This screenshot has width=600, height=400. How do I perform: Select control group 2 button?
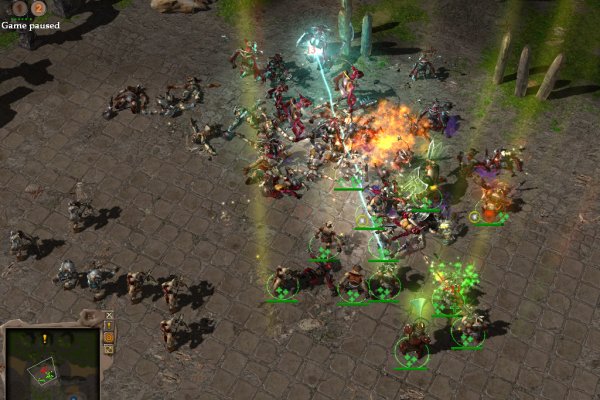[x=38, y=9]
